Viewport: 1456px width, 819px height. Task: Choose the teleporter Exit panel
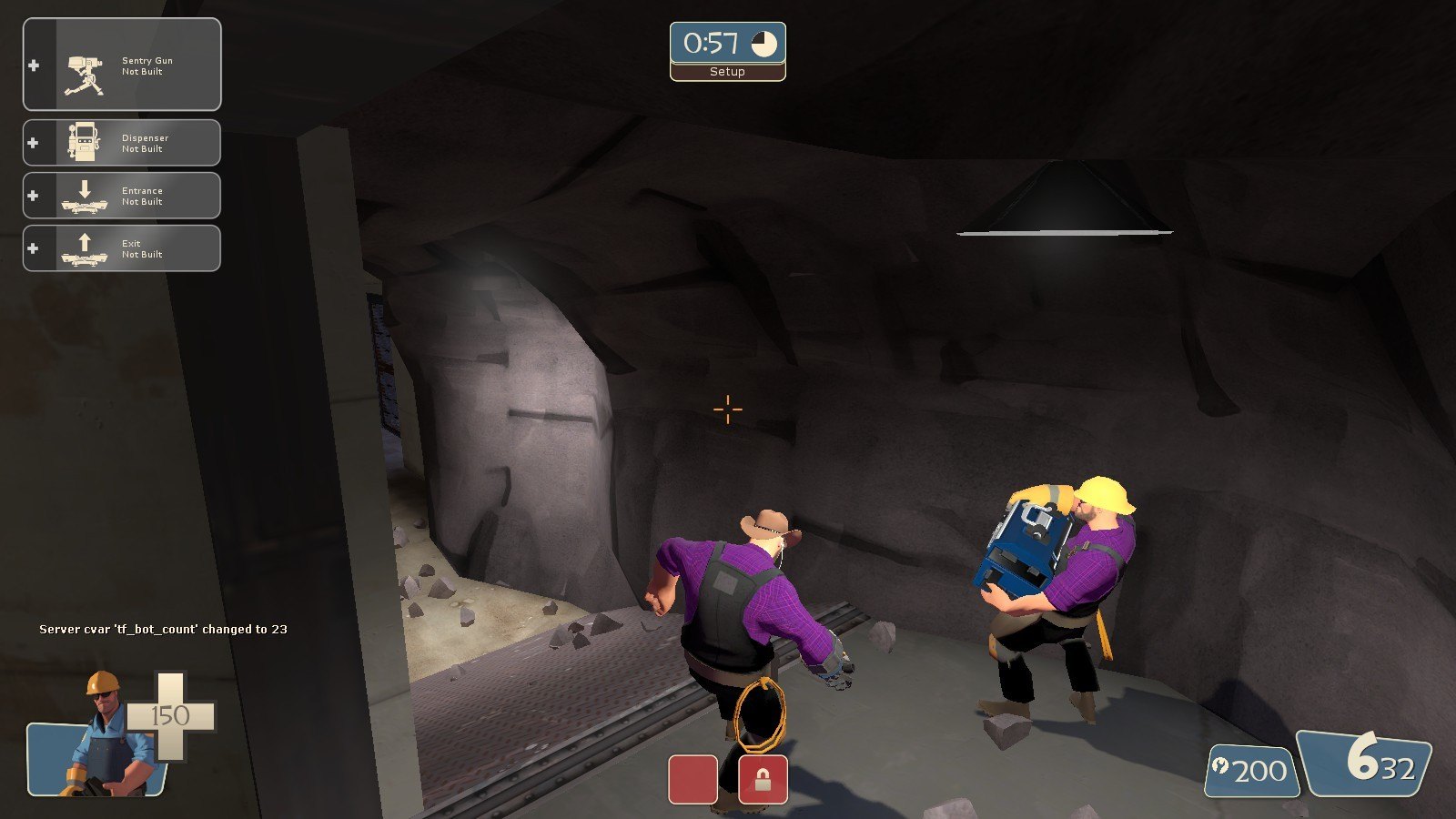(122, 248)
